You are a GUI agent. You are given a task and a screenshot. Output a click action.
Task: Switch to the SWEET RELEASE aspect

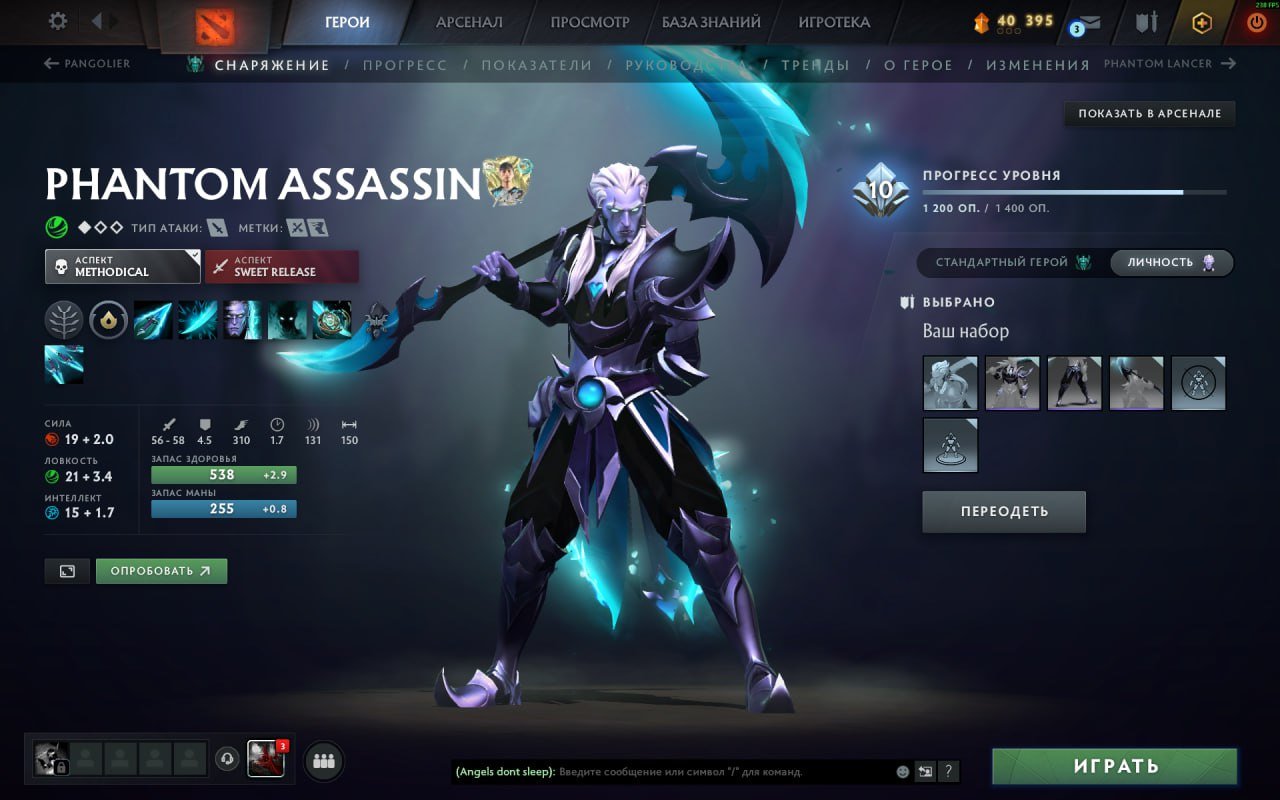(282, 266)
